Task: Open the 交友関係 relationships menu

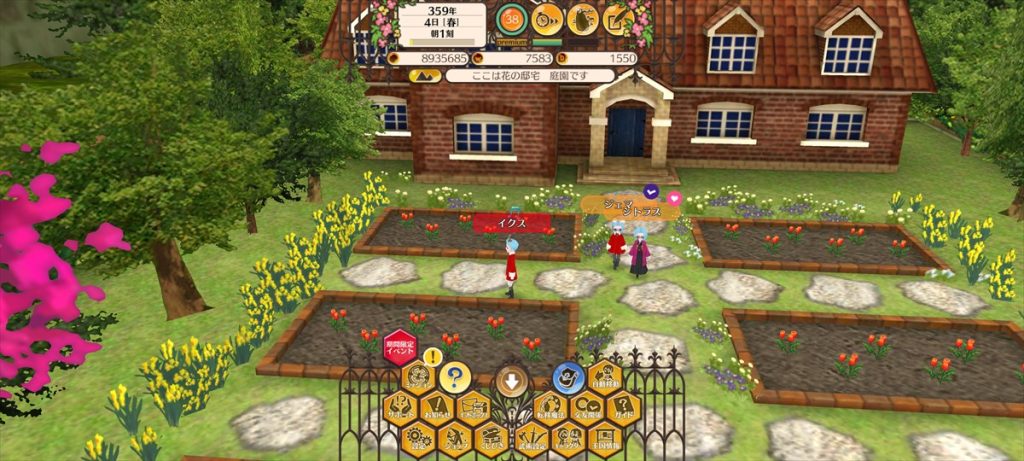Action: 587,408
